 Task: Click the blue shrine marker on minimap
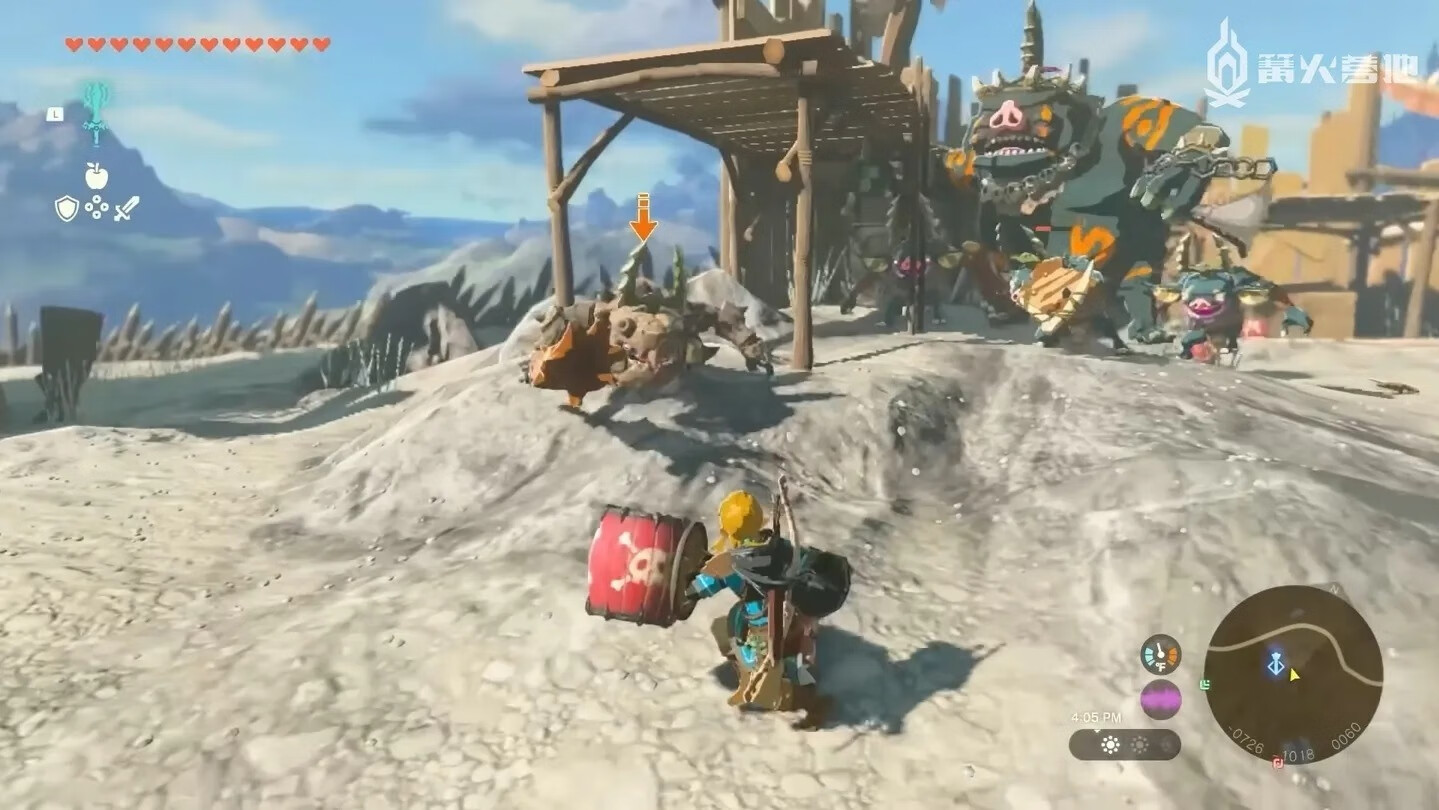pyautogui.click(x=1275, y=664)
